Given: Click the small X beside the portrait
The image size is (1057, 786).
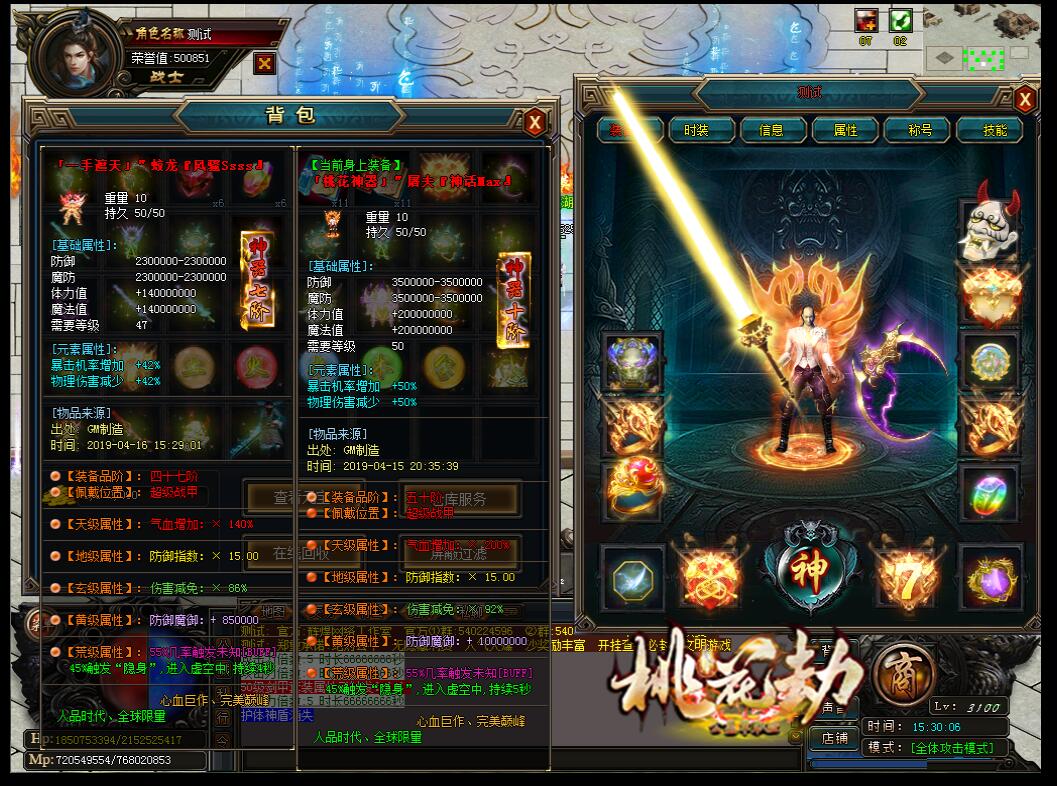Looking at the screenshot, I should [264, 63].
